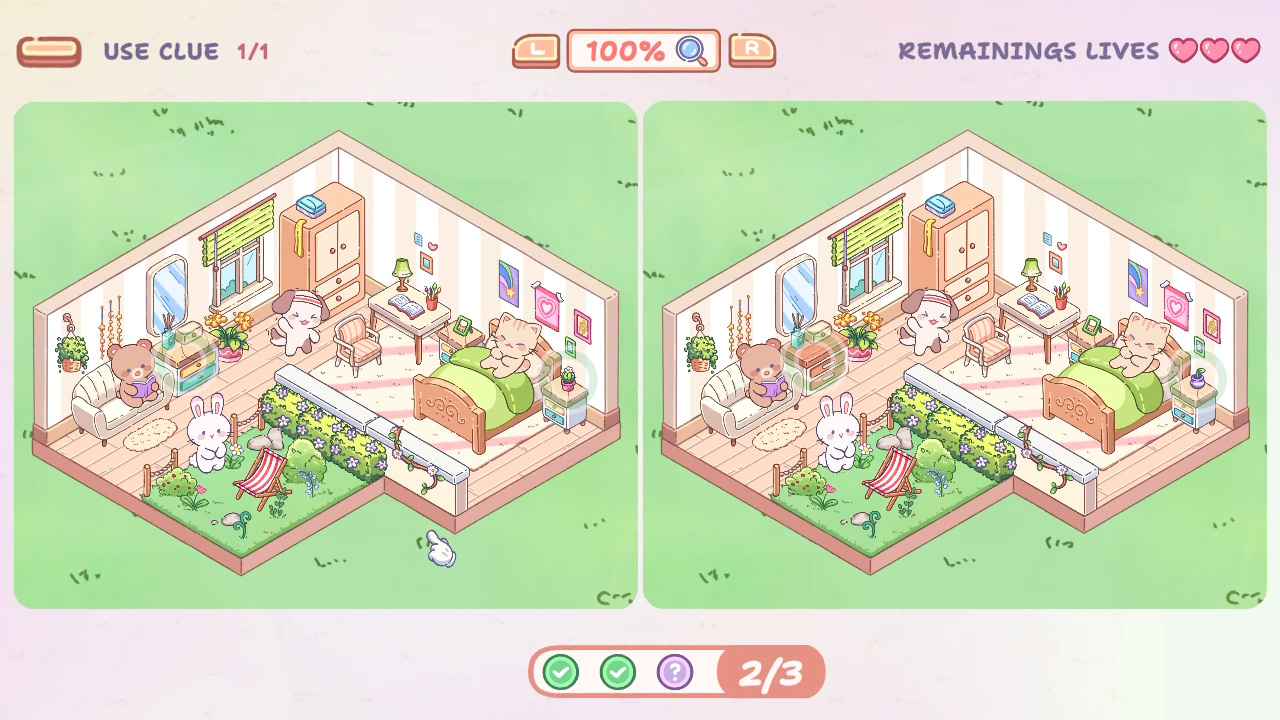Click the sleeping cat on the bed
Viewport: 1280px width, 720px height.
click(508, 345)
